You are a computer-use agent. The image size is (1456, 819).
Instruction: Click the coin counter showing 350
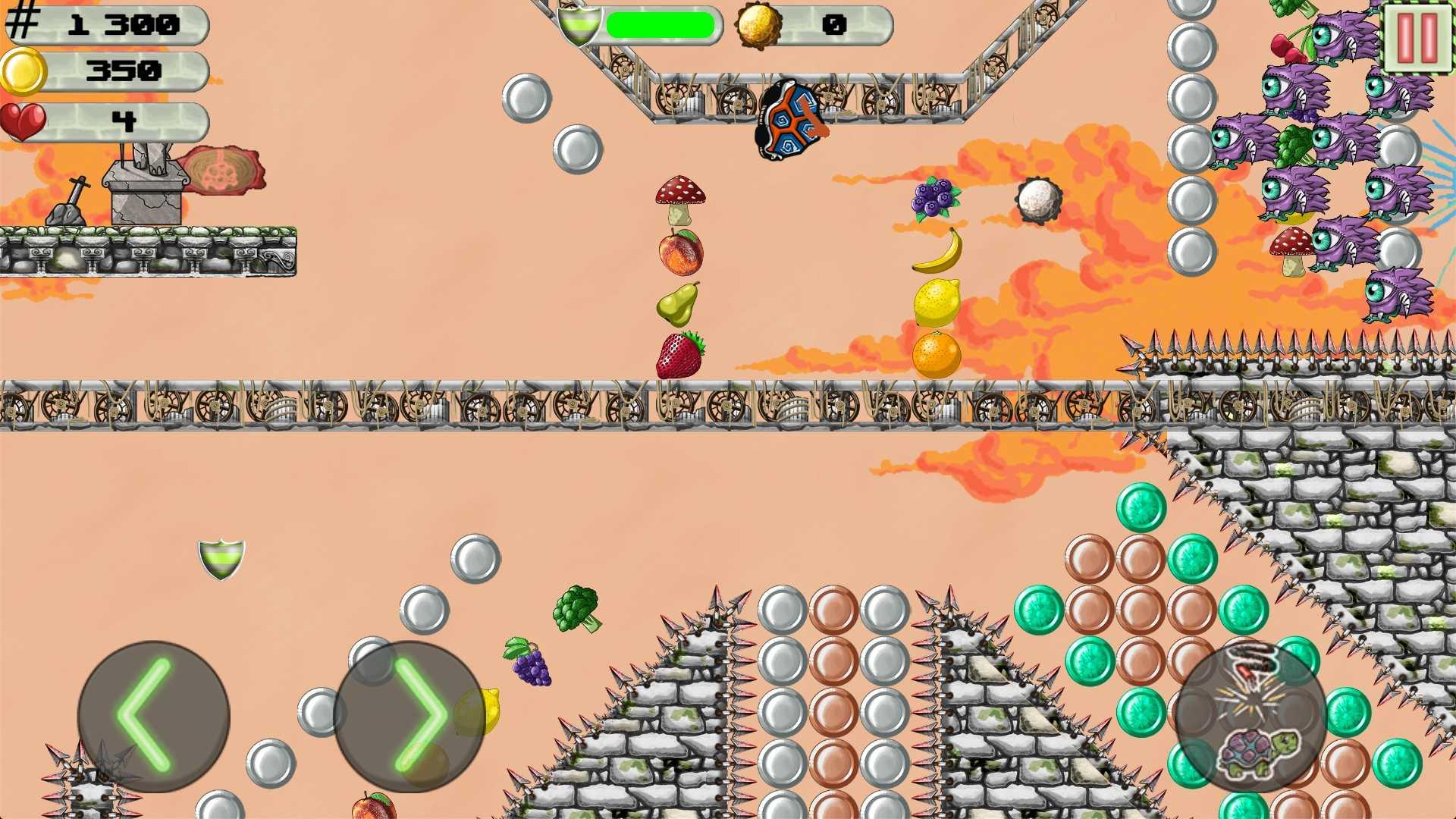125,72
